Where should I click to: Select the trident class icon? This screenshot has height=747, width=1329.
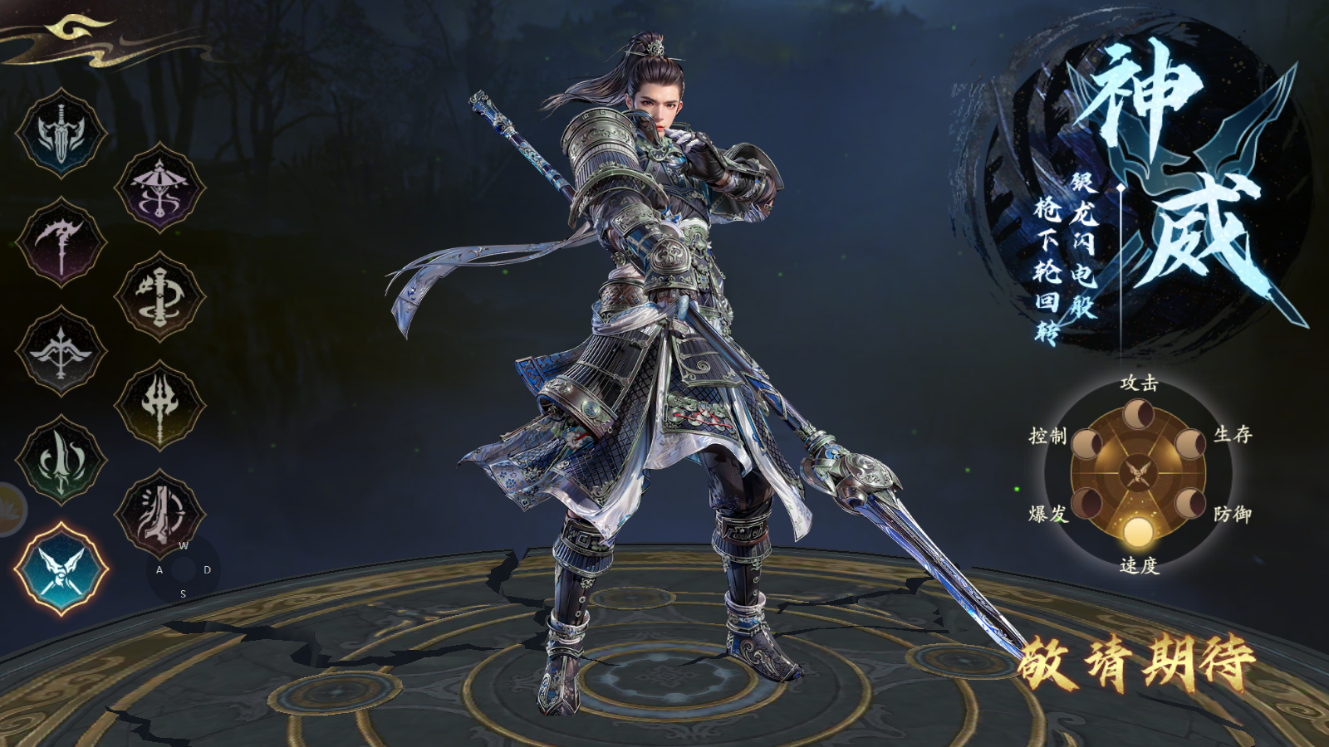160,406
